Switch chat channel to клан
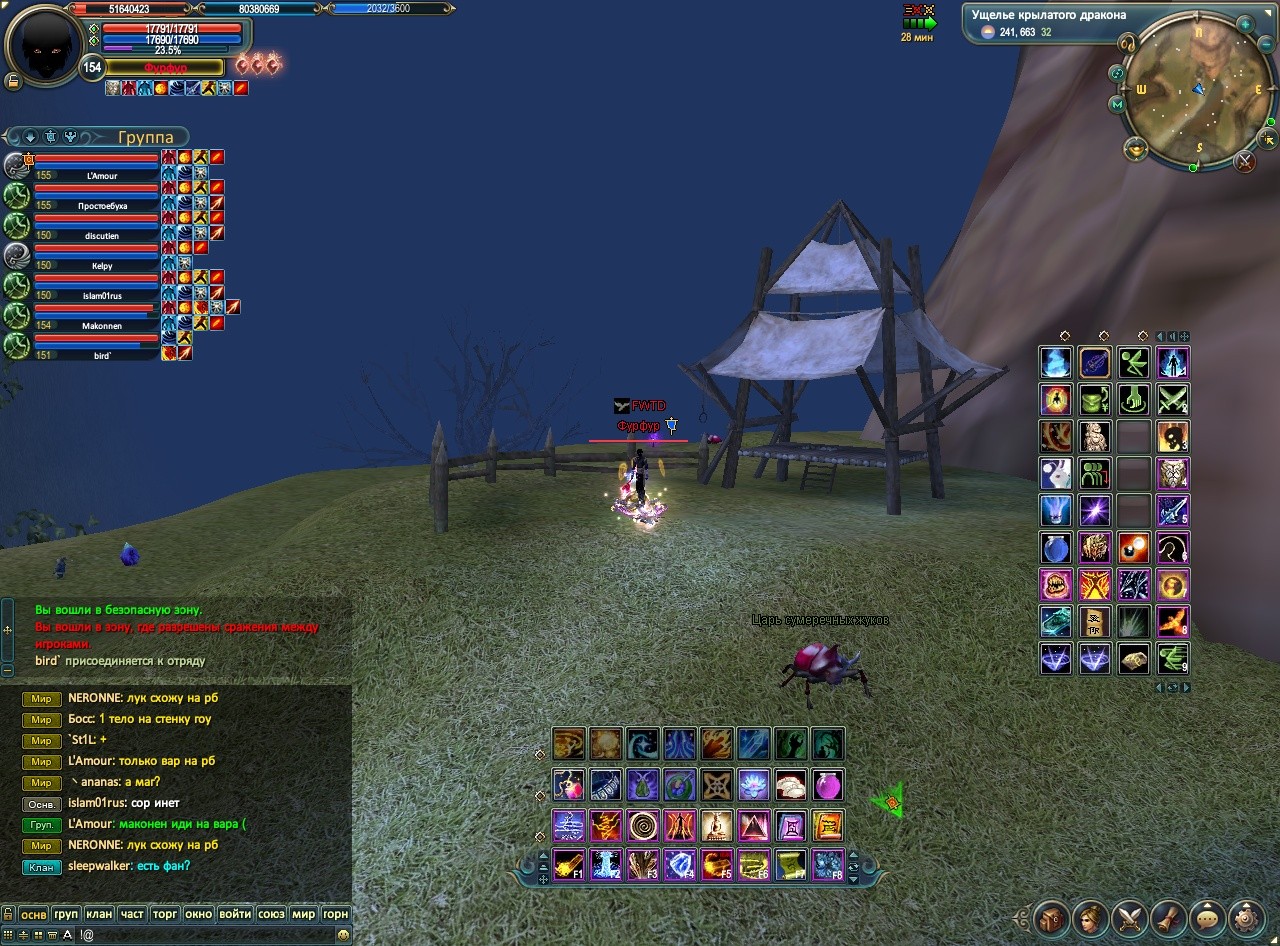 click(x=99, y=914)
